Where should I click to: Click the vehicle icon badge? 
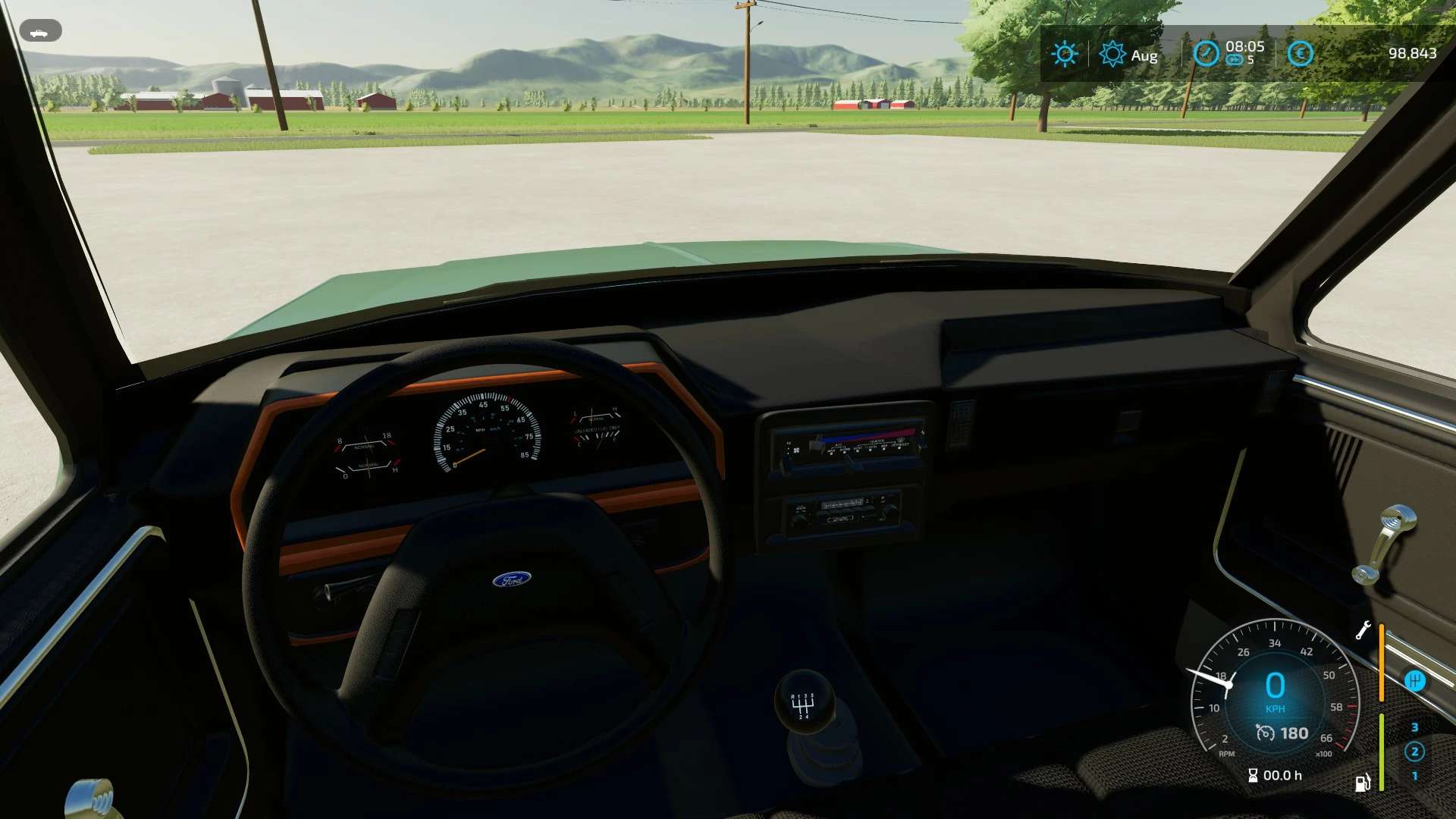[39, 32]
